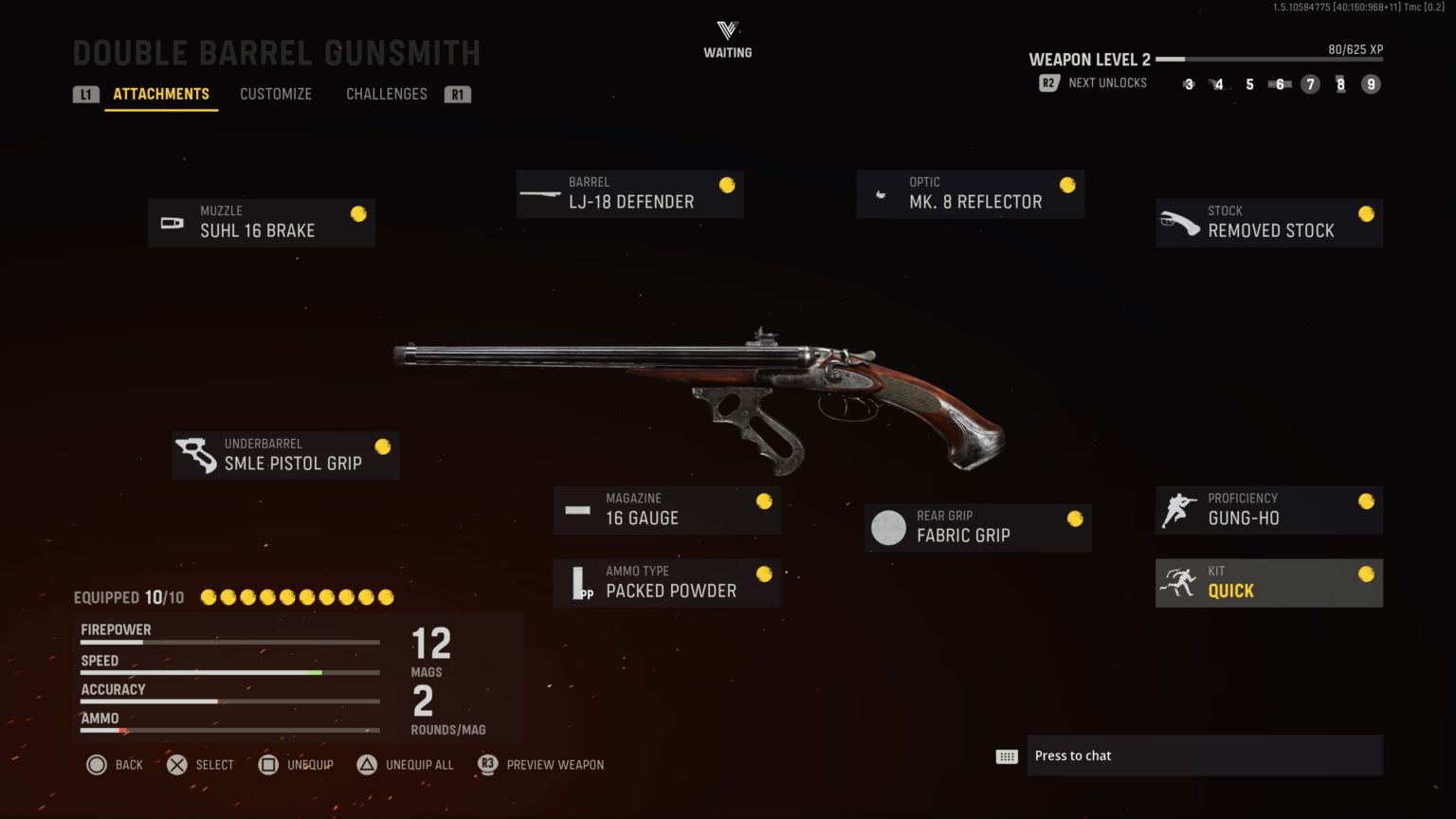Click the Removed Stock icon

tap(1181, 222)
